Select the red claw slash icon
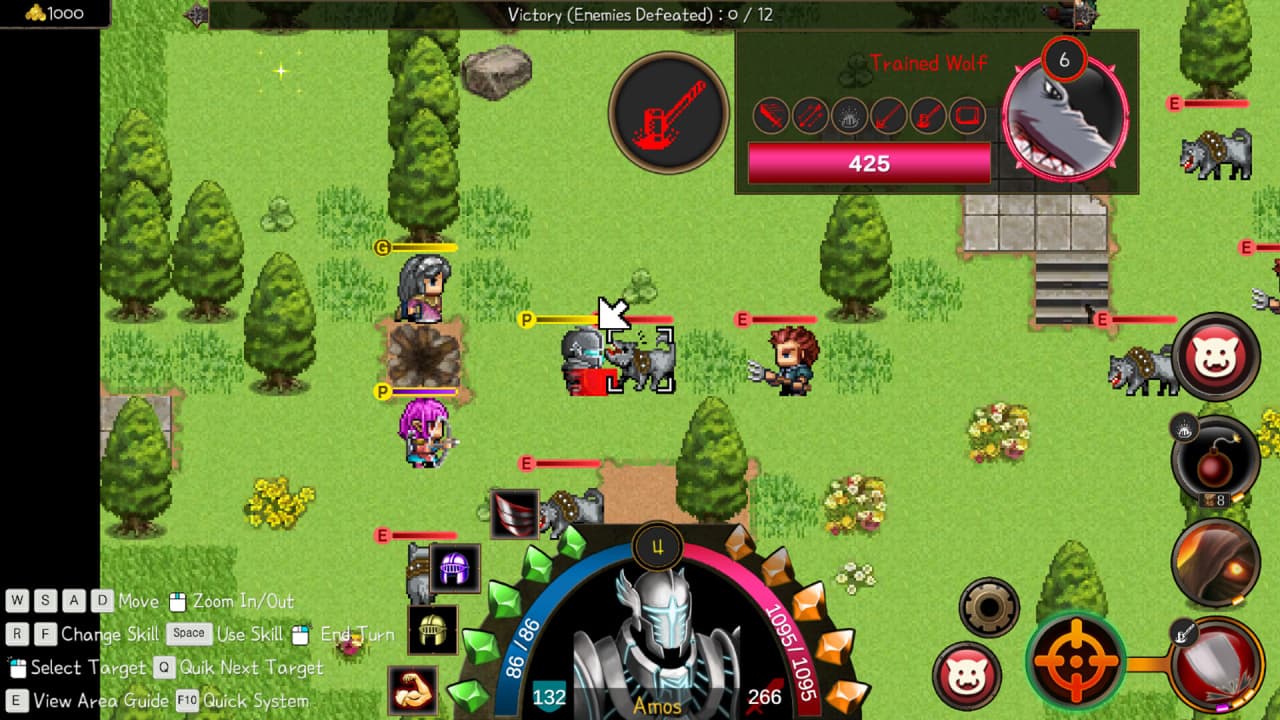 click(x=515, y=514)
